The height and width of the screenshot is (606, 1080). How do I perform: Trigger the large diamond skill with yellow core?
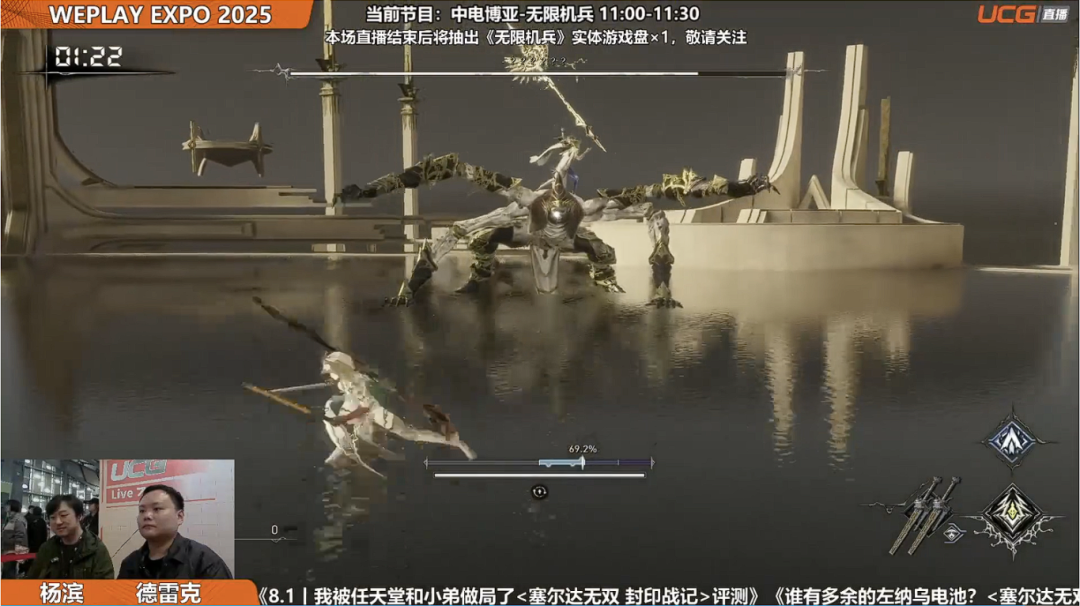click(1012, 516)
